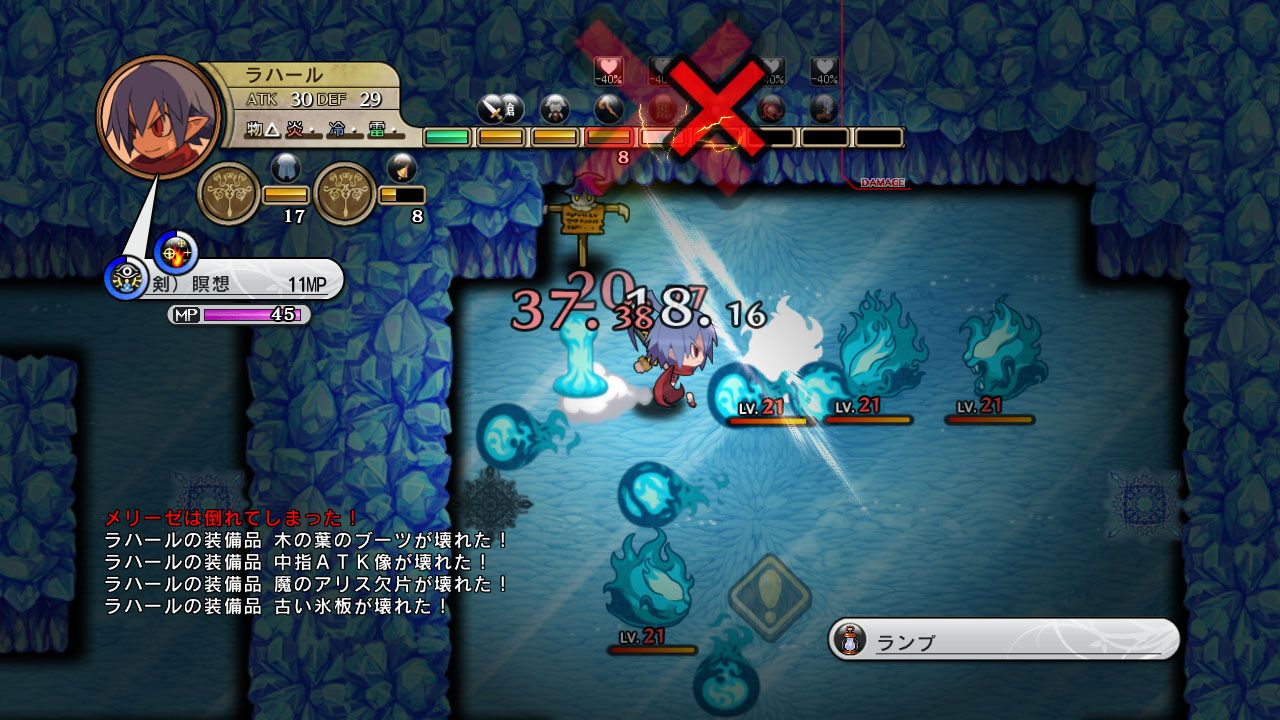Click the armor helmet icon on the gauge bar
This screenshot has height=720, width=1280.
553,107
